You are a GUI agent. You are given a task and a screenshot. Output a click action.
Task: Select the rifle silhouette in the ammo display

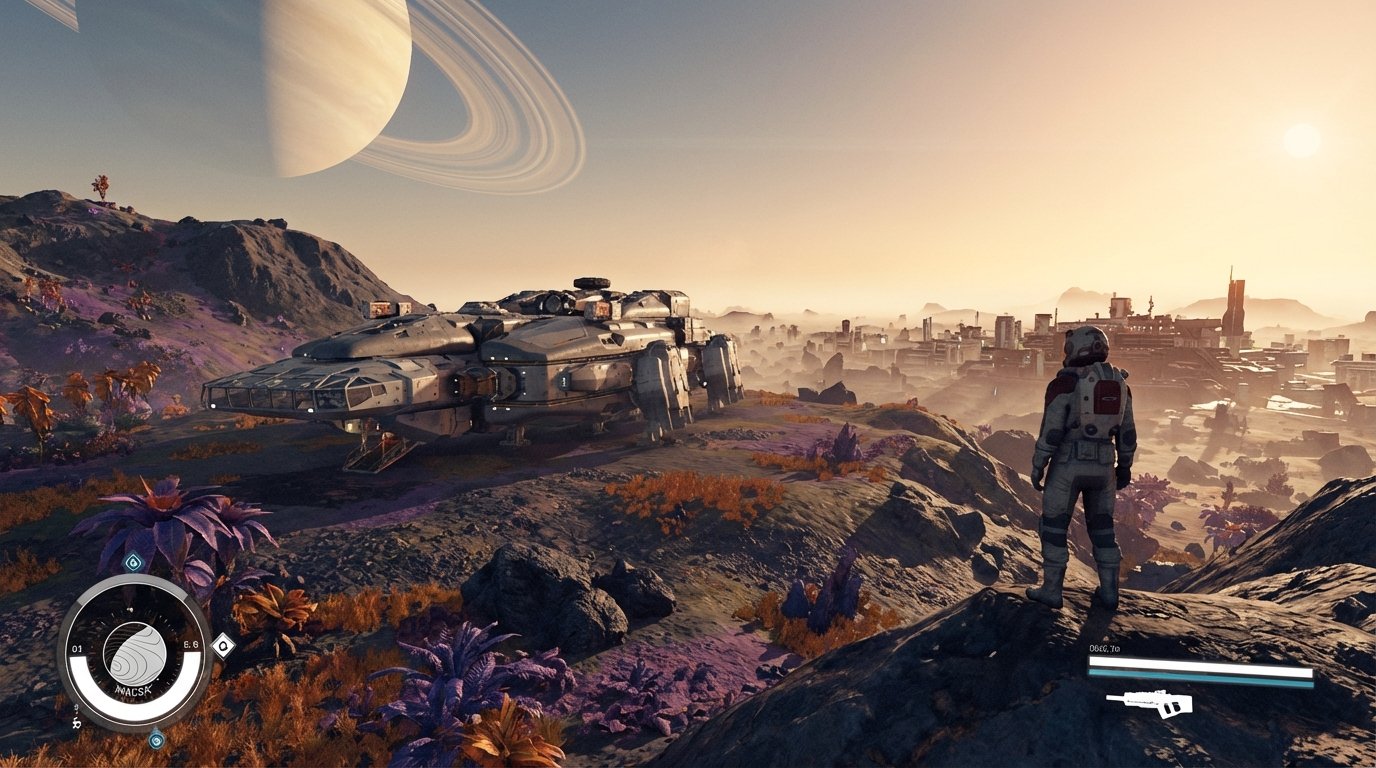click(1151, 703)
